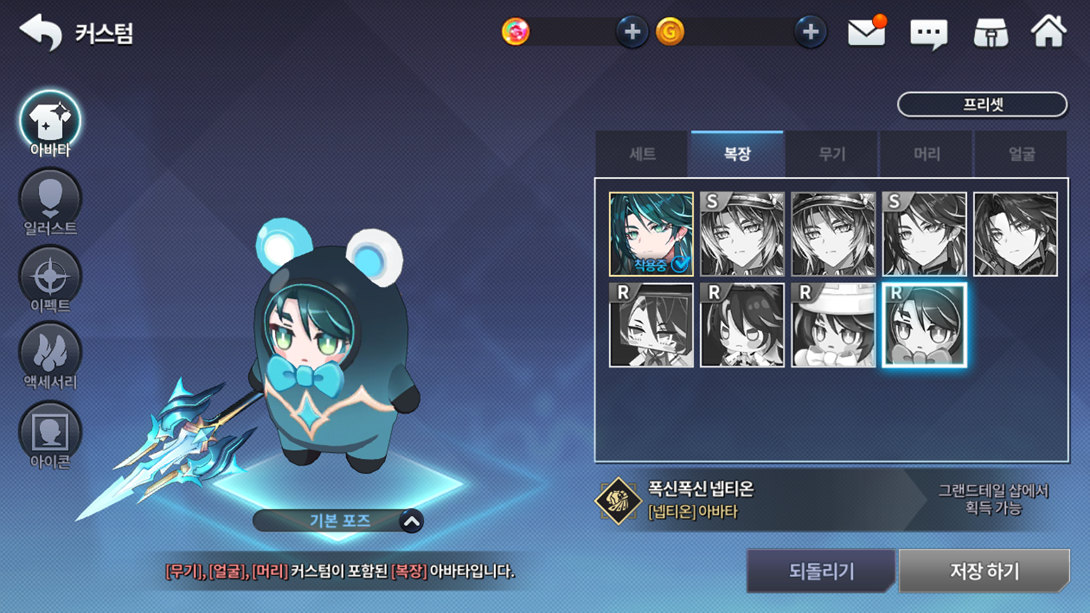Viewport: 1090px width, 613px height.
Task: Open the 프리셋 preset button
Action: (982, 104)
